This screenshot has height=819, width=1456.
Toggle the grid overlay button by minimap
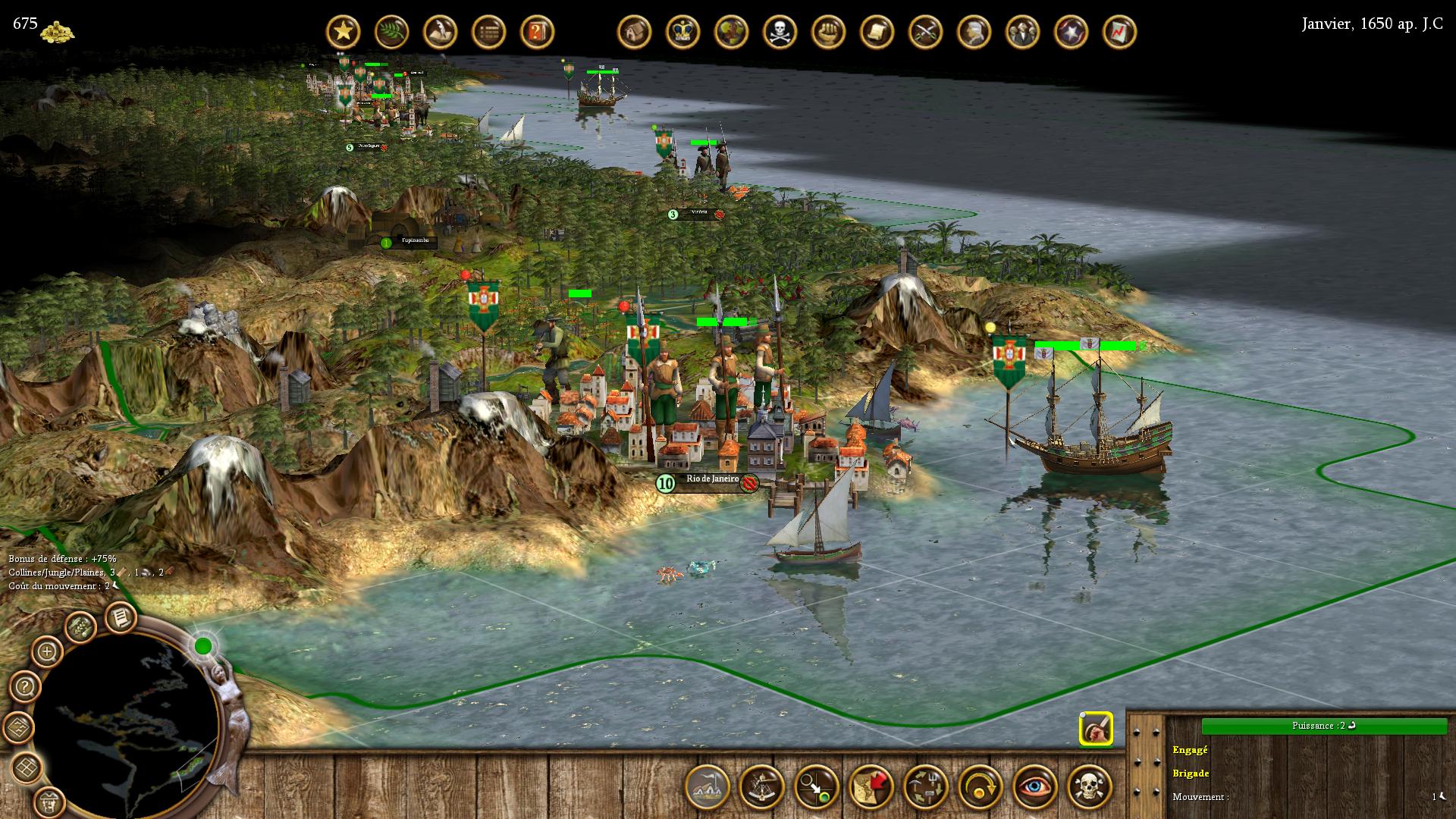[x=28, y=767]
